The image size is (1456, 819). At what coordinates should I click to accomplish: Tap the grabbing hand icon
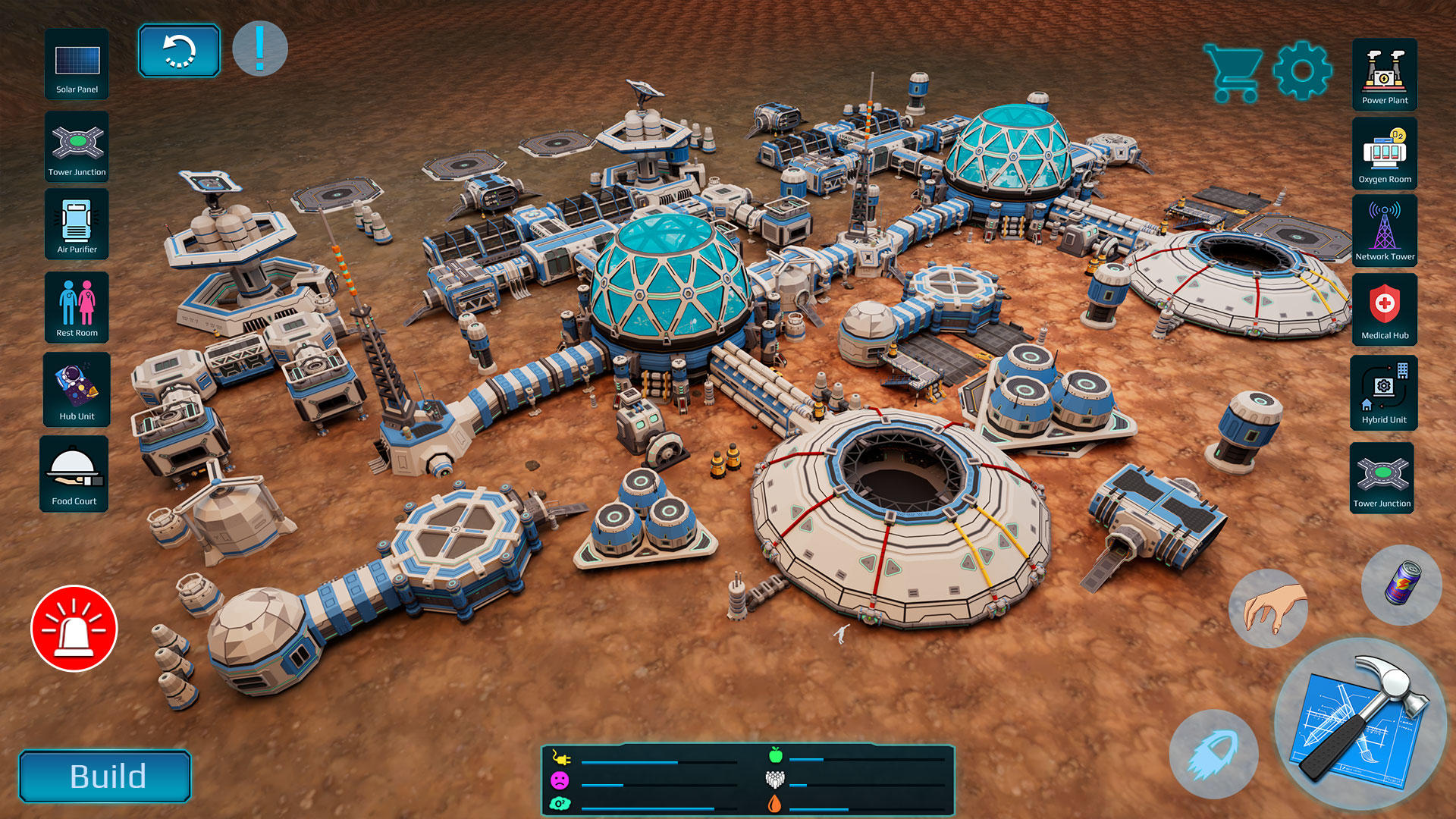1268,608
